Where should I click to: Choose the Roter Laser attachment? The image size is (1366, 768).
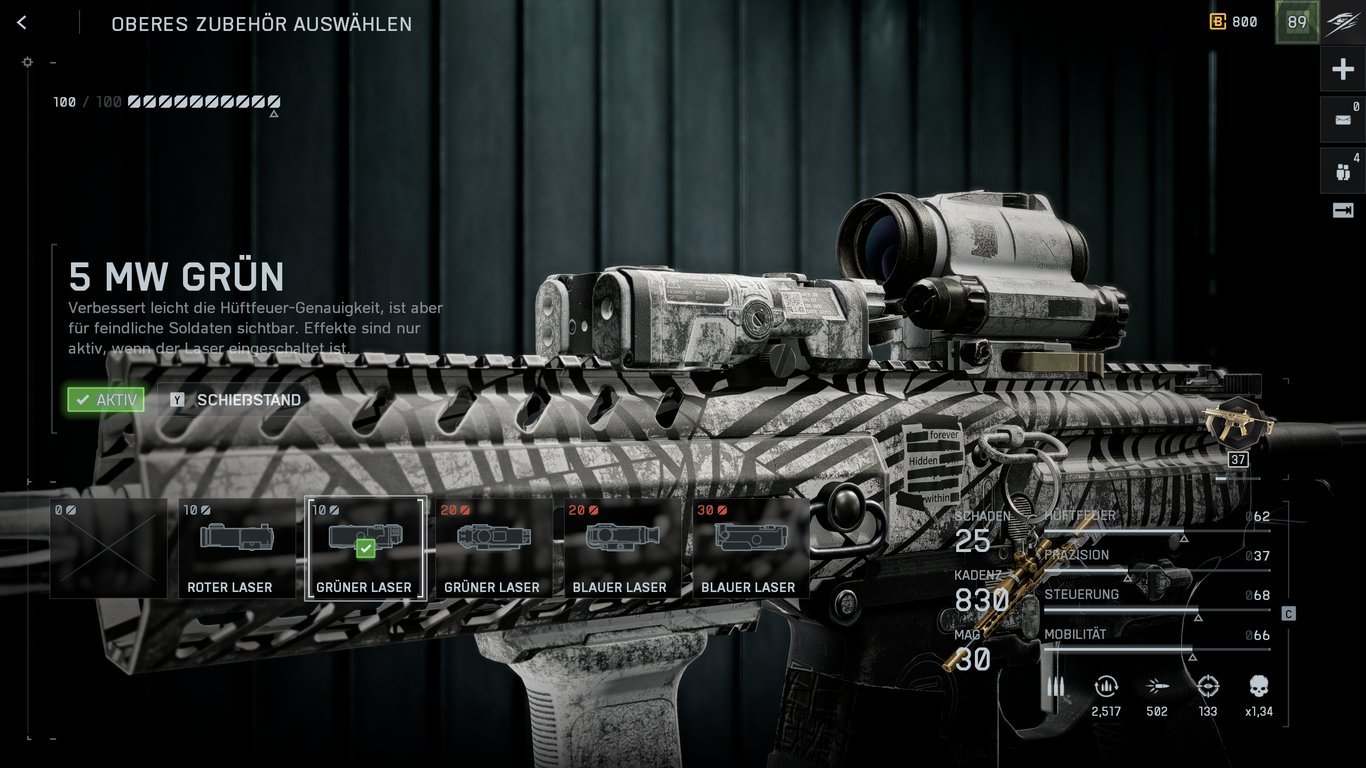click(237, 548)
